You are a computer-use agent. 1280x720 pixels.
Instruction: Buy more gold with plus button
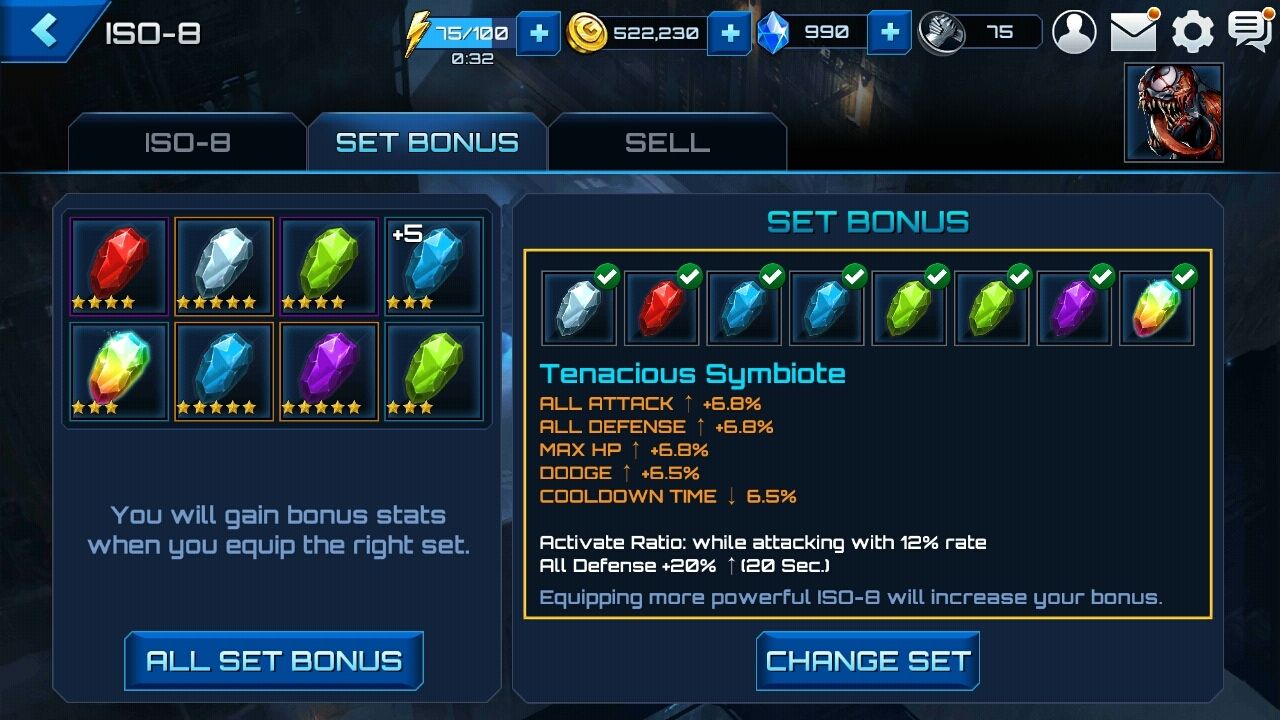[730, 33]
